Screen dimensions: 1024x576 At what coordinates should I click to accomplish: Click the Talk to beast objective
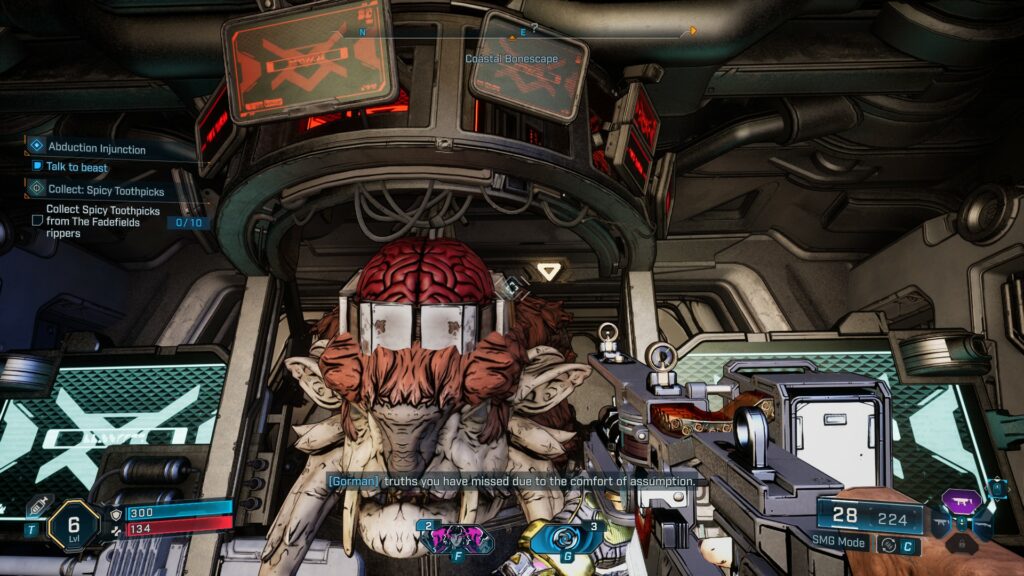coord(76,167)
